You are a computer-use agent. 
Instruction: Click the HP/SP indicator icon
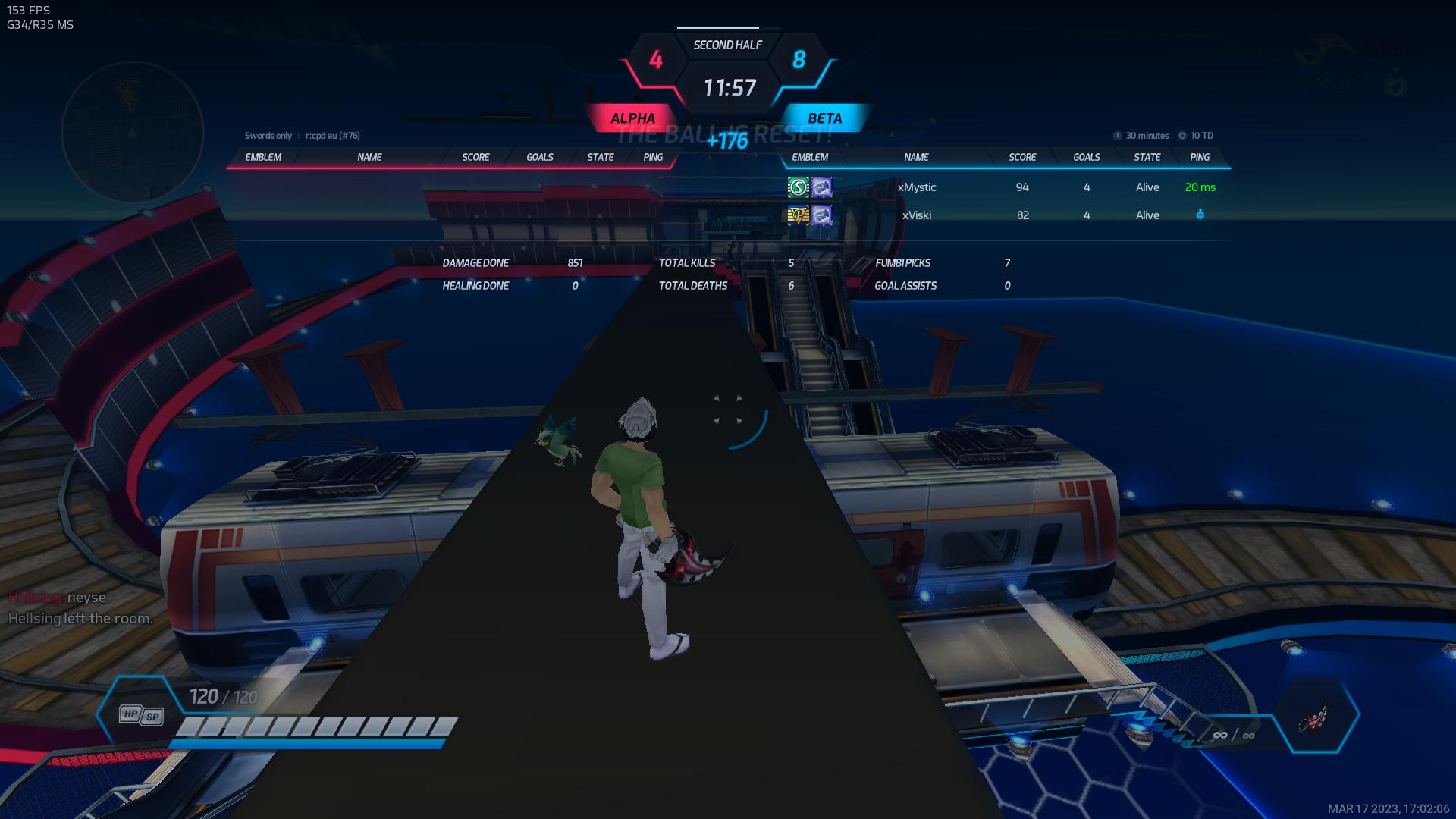[141, 715]
